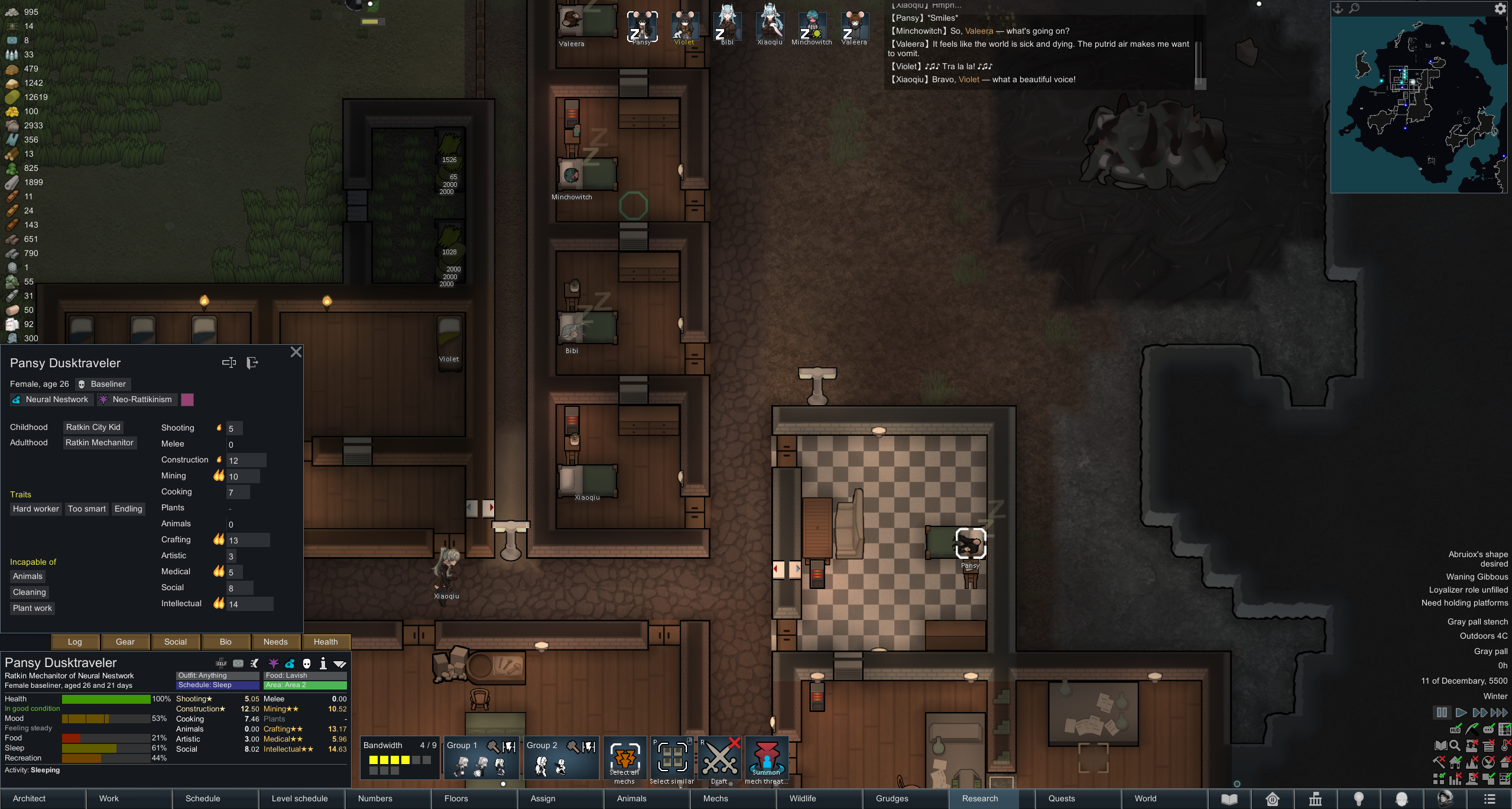
Task: Click Summon mech threat button
Action: [766, 760]
